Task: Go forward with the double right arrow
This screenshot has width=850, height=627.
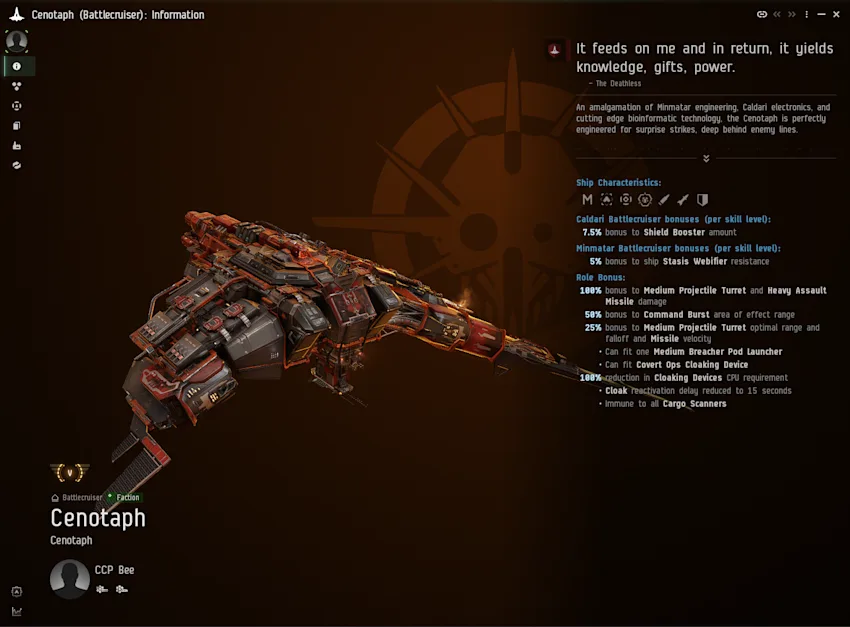Action: 791,15
